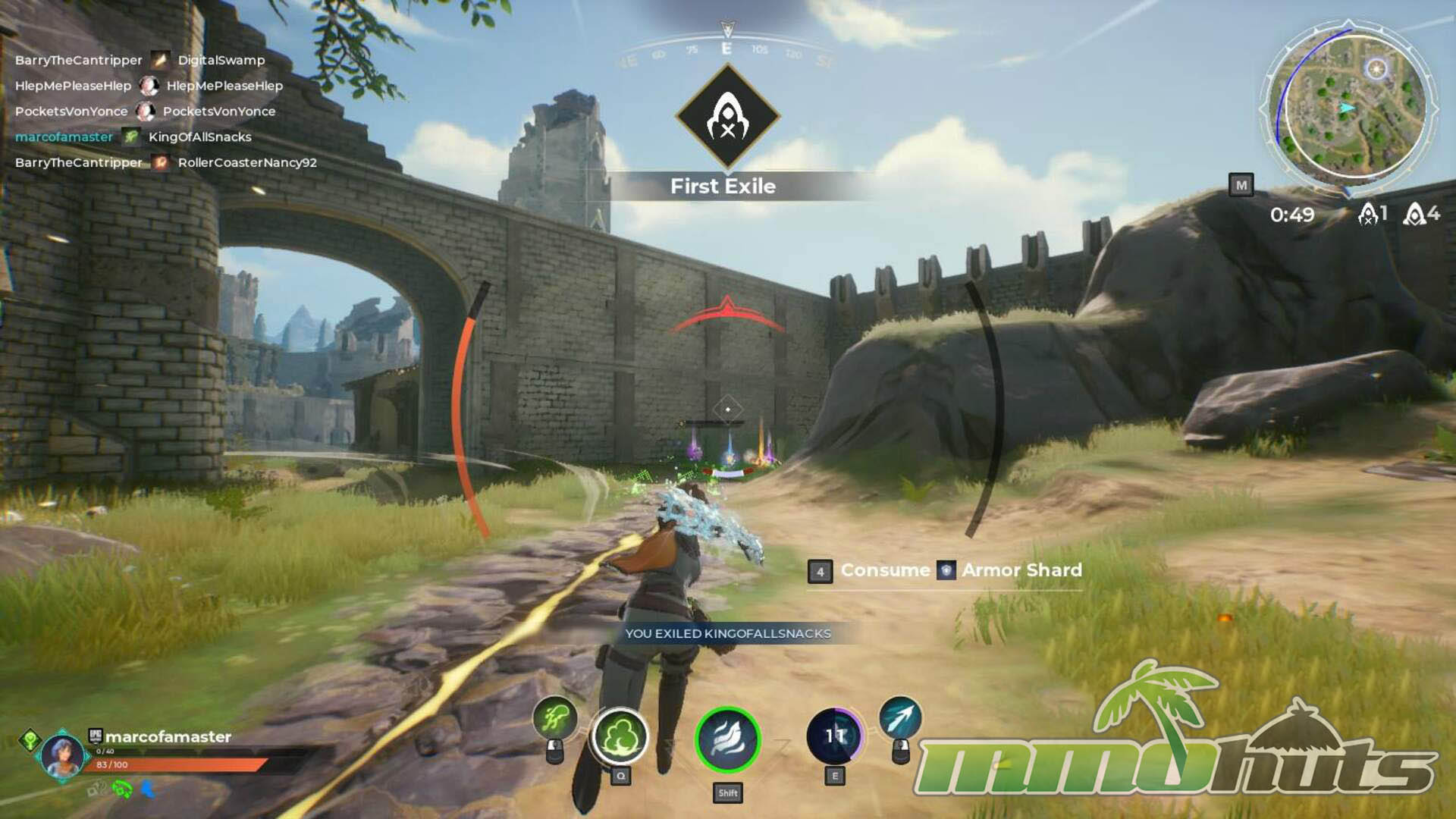
Task: Click the blue talent icon under health bar
Action: (149, 790)
